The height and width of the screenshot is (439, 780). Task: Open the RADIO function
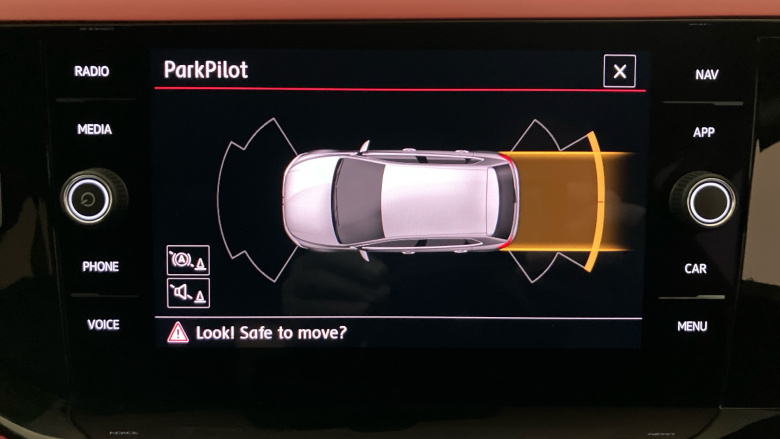click(92, 72)
